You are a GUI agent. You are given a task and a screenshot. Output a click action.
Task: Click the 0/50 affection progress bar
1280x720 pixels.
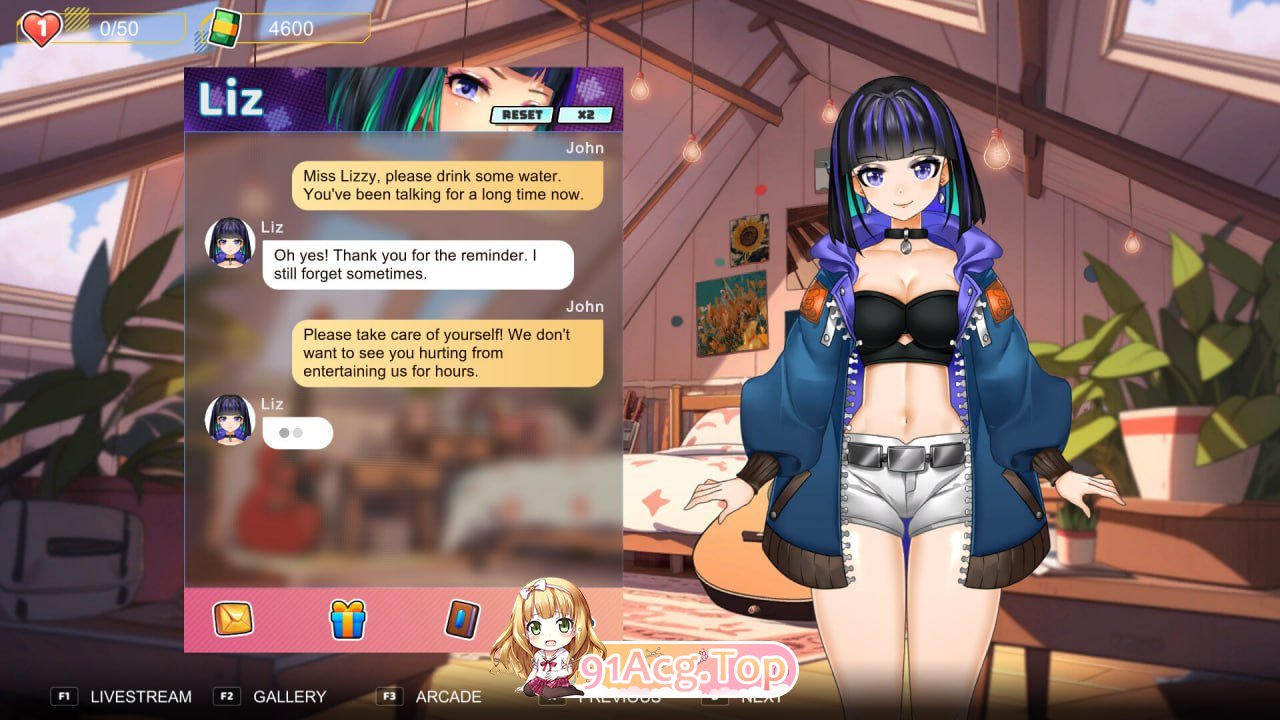(x=120, y=28)
